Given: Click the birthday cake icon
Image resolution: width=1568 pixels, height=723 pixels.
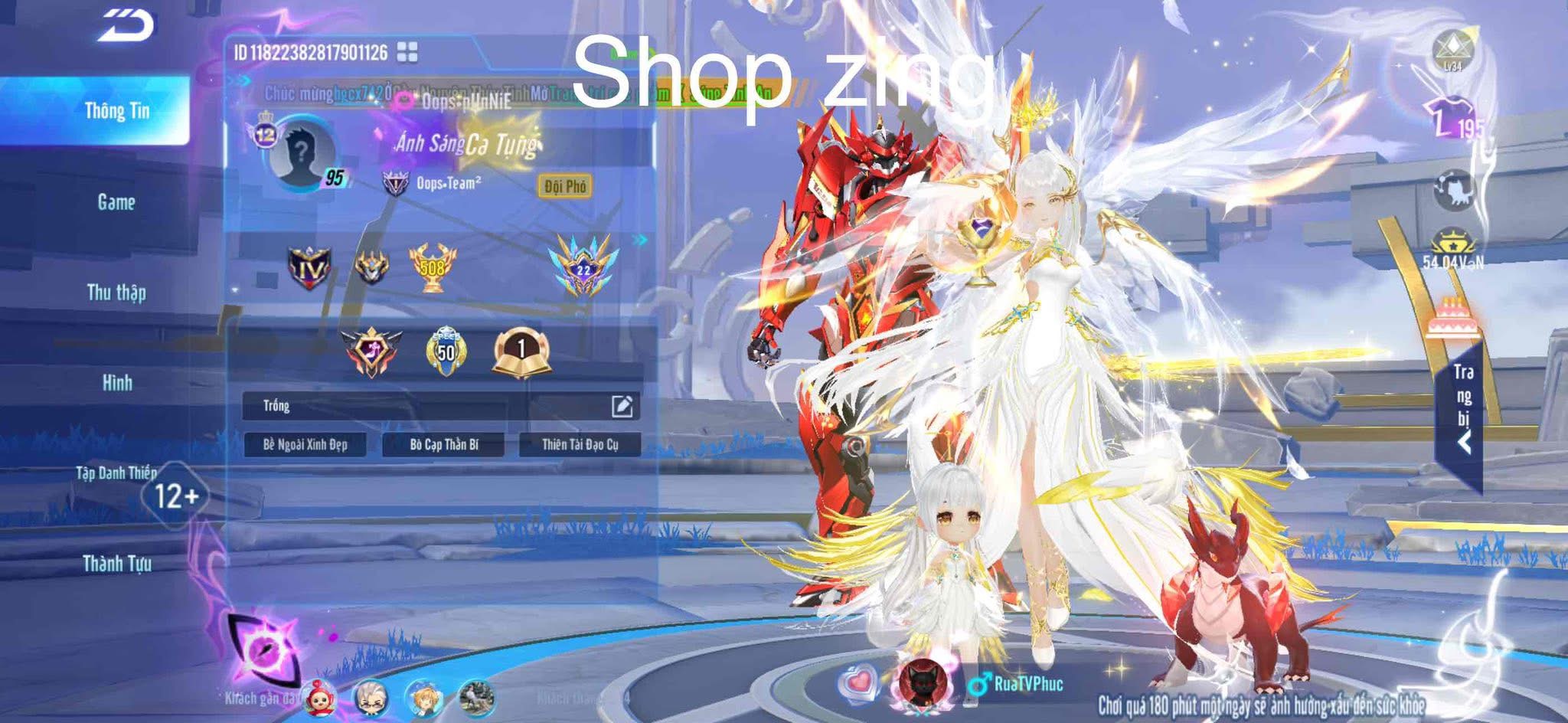Looking at the screenshot, I should pos(1452,316).
